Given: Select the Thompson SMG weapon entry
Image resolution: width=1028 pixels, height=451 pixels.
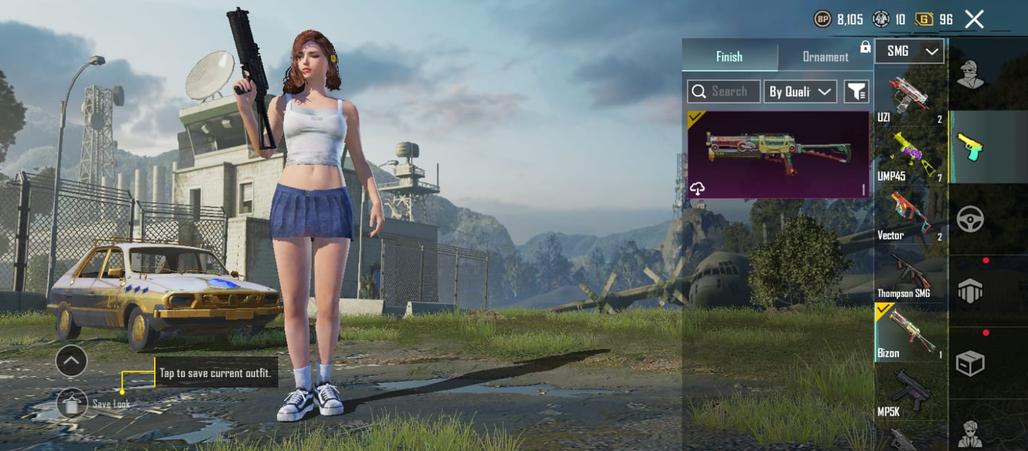Looking at the screenshot, I should pos(909,274).
